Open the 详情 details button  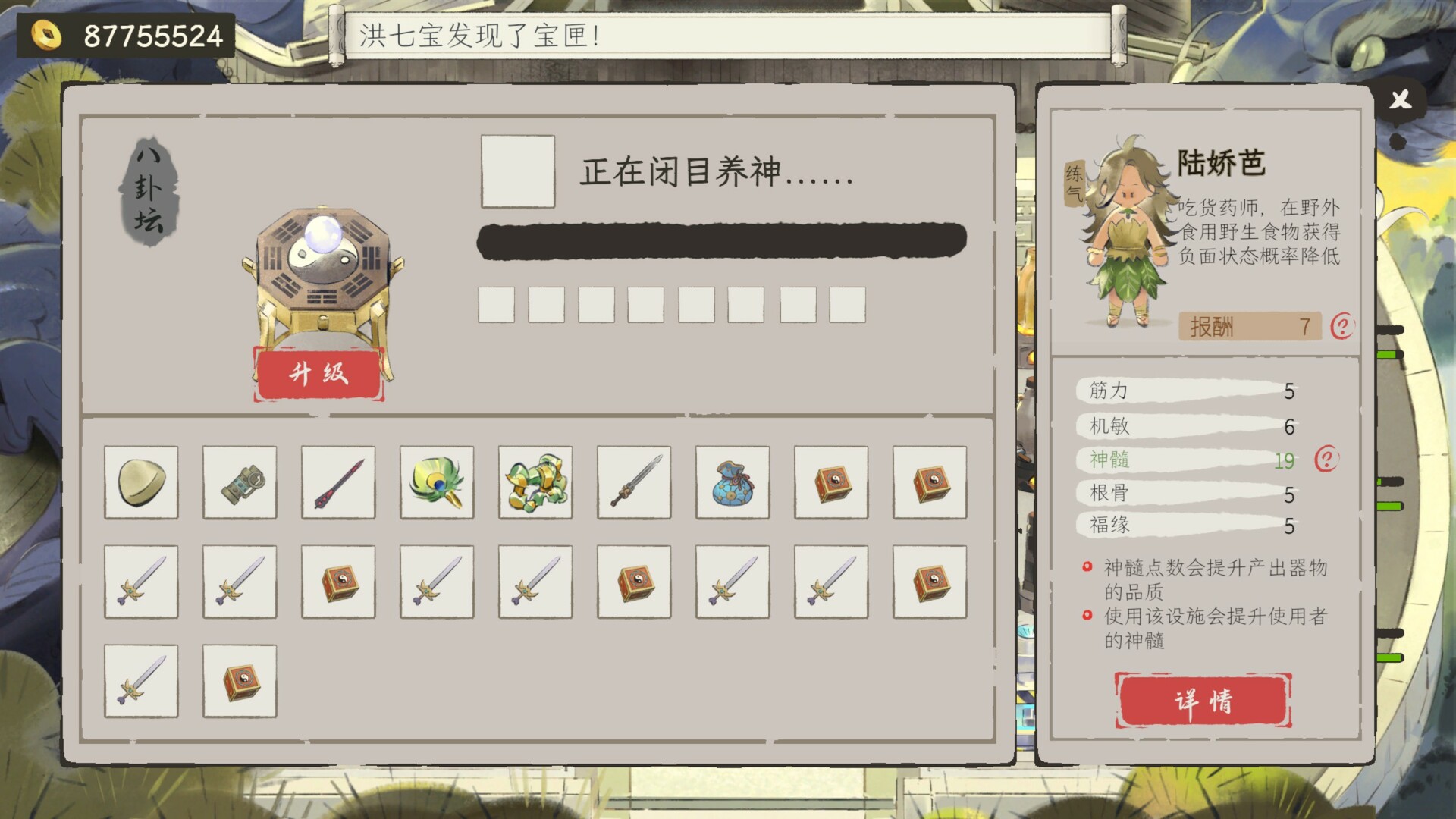(x=1203, y=701)
